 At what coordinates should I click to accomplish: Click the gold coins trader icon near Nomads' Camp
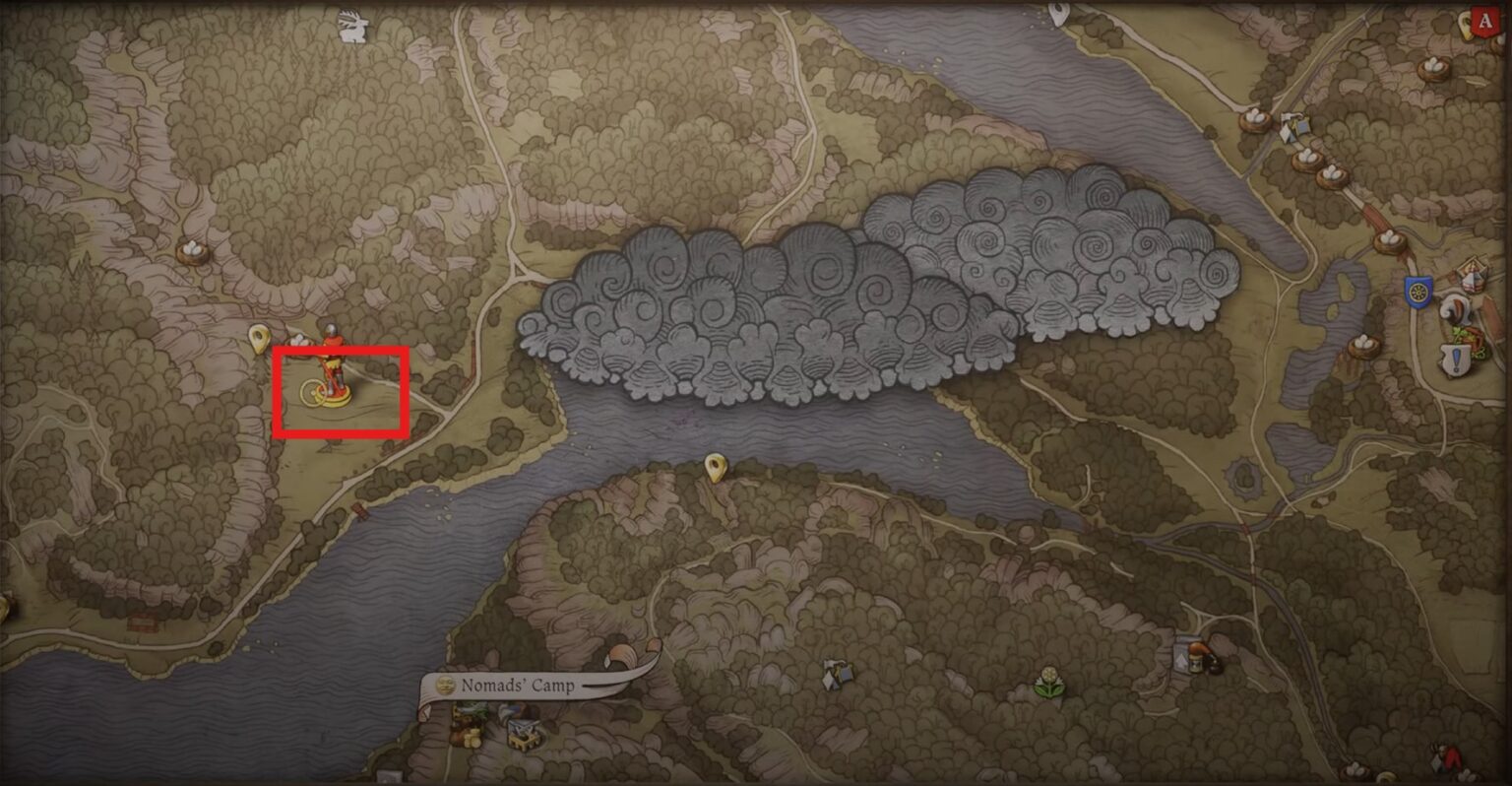pos(471,737)
